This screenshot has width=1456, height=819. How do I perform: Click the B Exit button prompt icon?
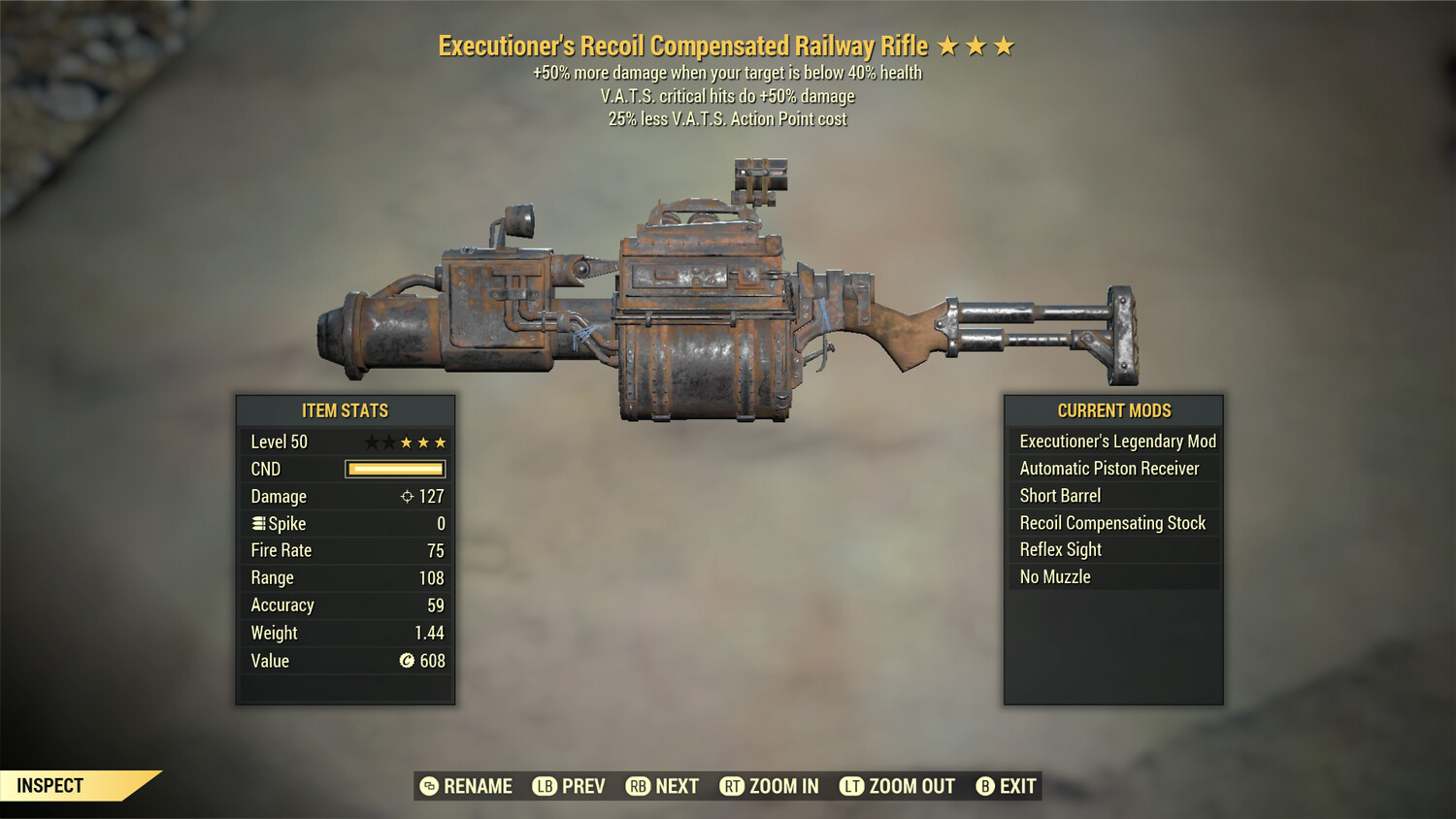click(x=985, y=786)
